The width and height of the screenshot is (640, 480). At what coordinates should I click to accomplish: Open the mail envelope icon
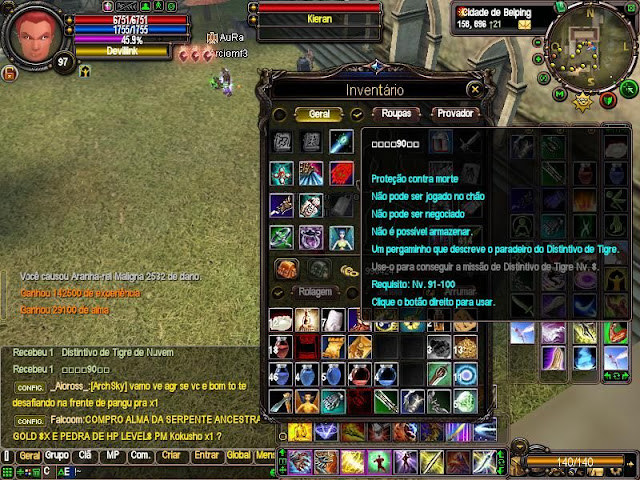tap(524, 24)
